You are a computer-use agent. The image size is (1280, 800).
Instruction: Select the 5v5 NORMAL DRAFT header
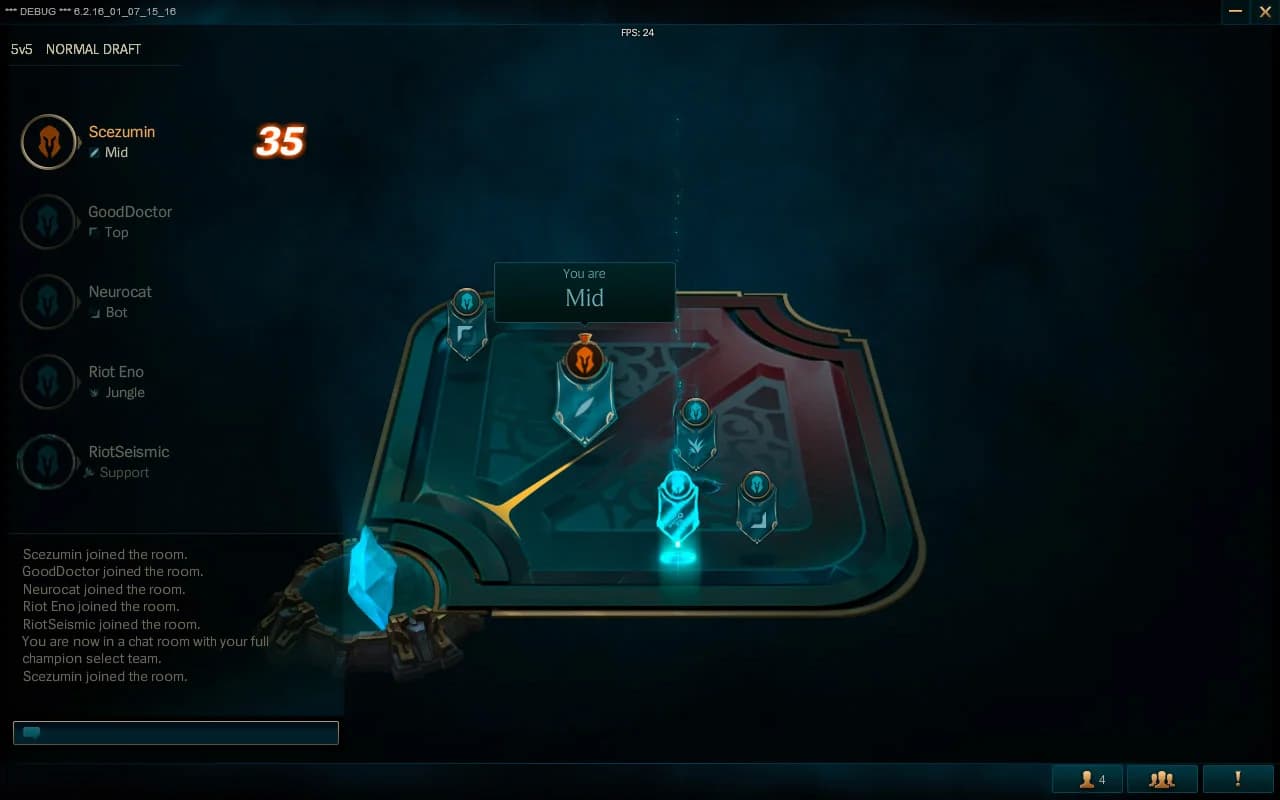point(75,48)
